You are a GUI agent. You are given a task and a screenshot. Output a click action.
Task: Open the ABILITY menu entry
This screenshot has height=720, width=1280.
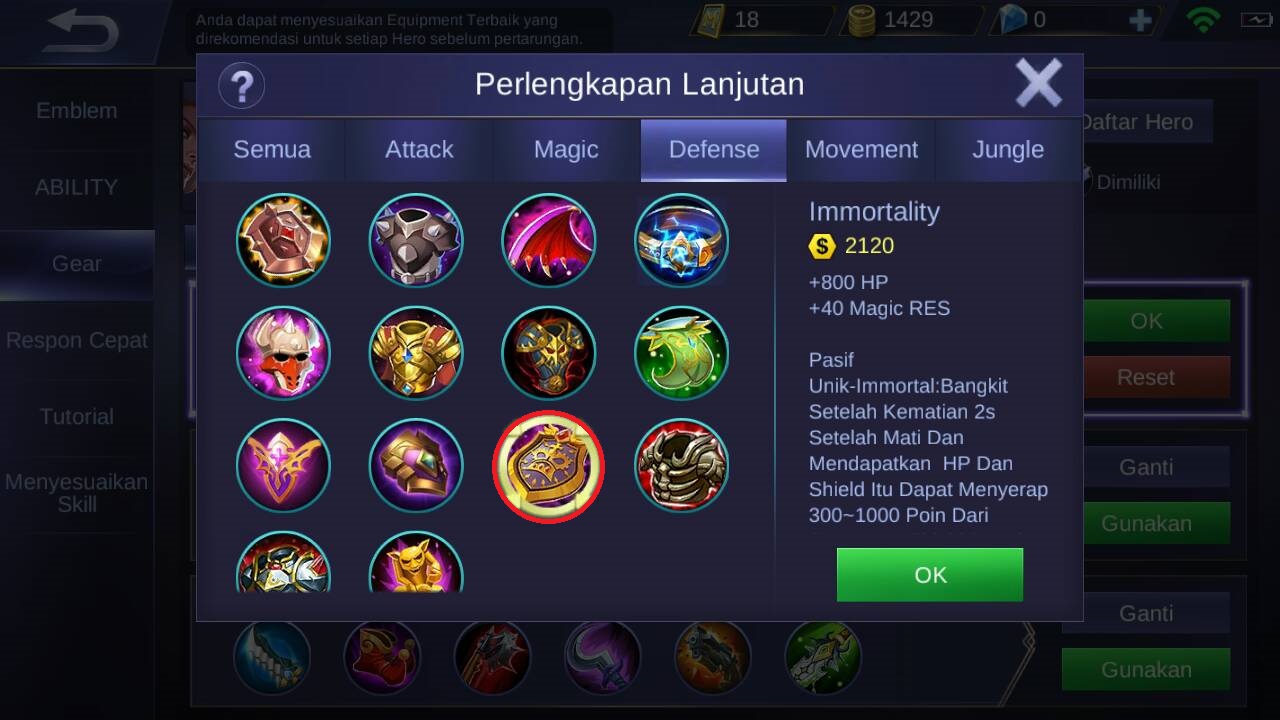(77, 187)
